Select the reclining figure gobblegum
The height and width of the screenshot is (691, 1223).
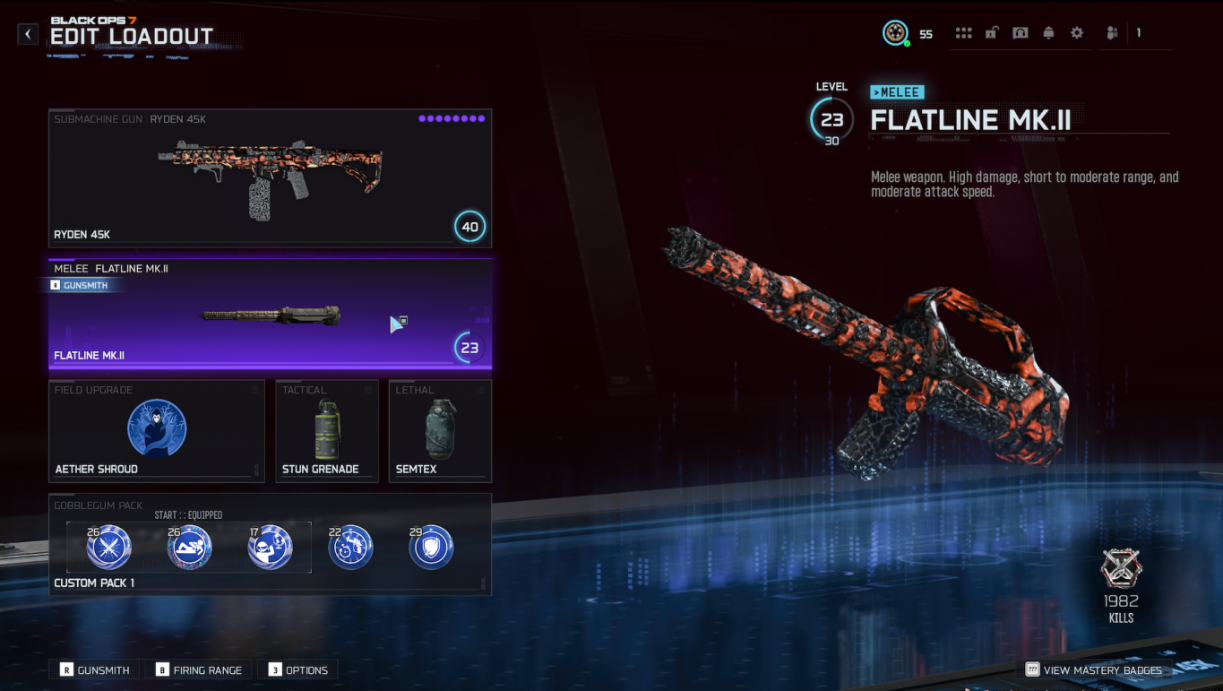click(189, 548)
